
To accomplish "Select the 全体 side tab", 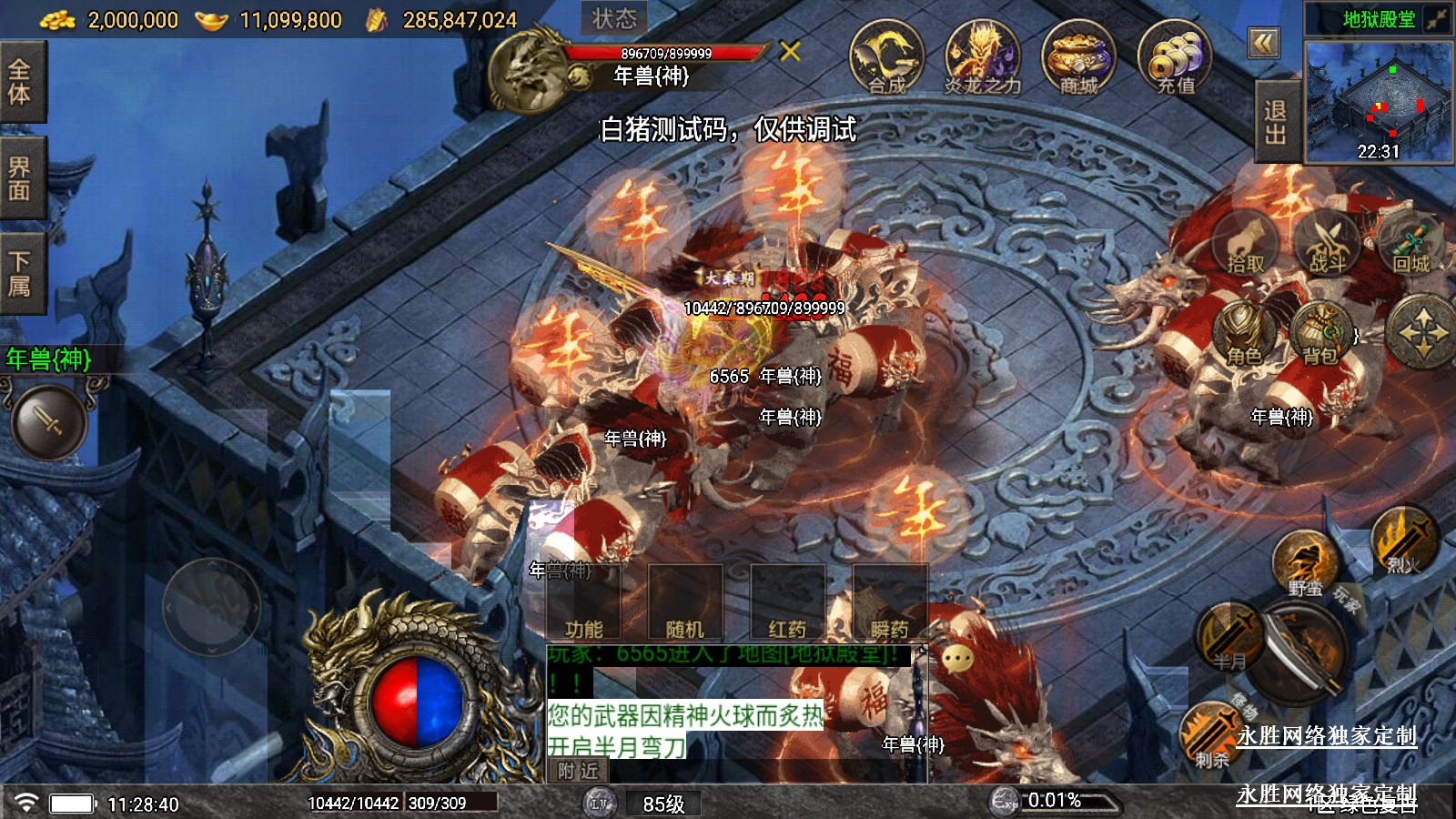I will (x=20, y=82).
